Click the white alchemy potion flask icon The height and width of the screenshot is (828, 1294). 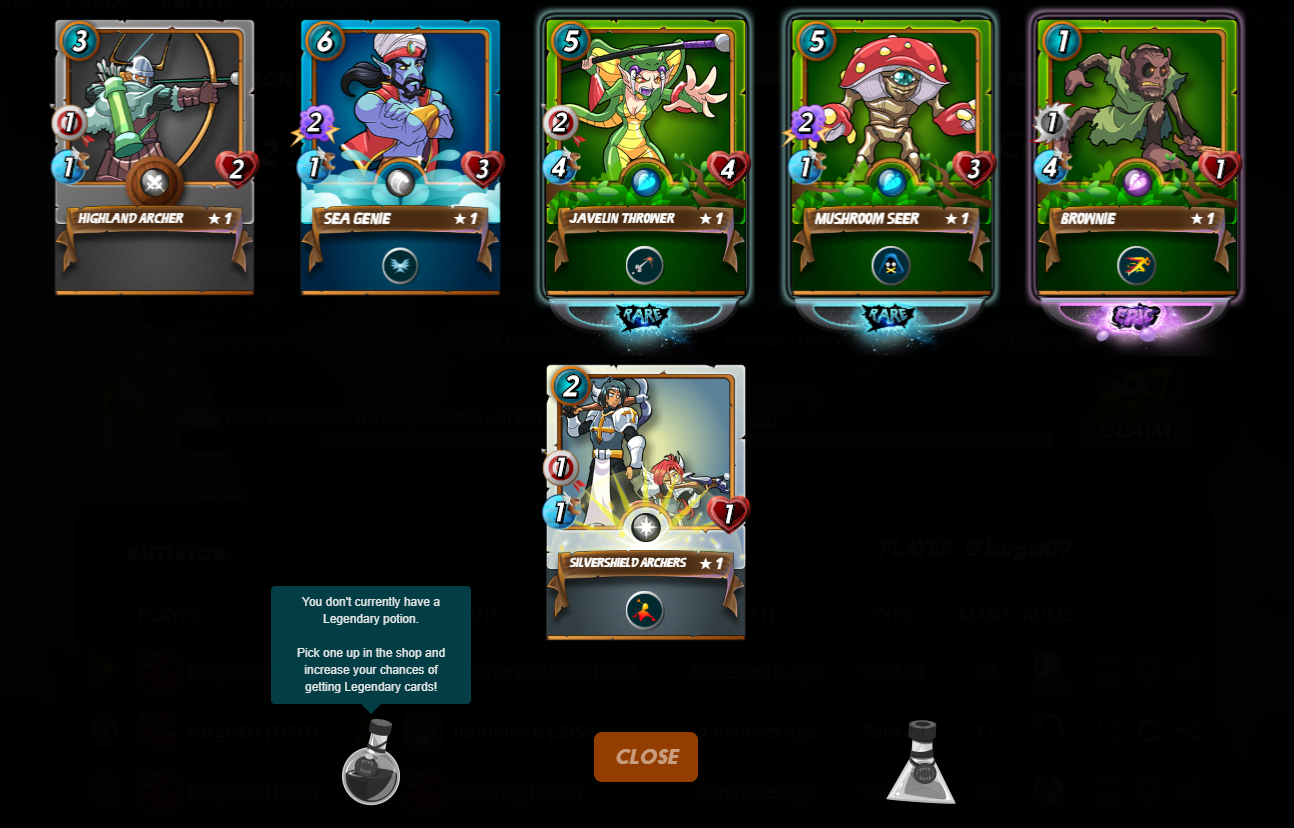tap(921, 763)
